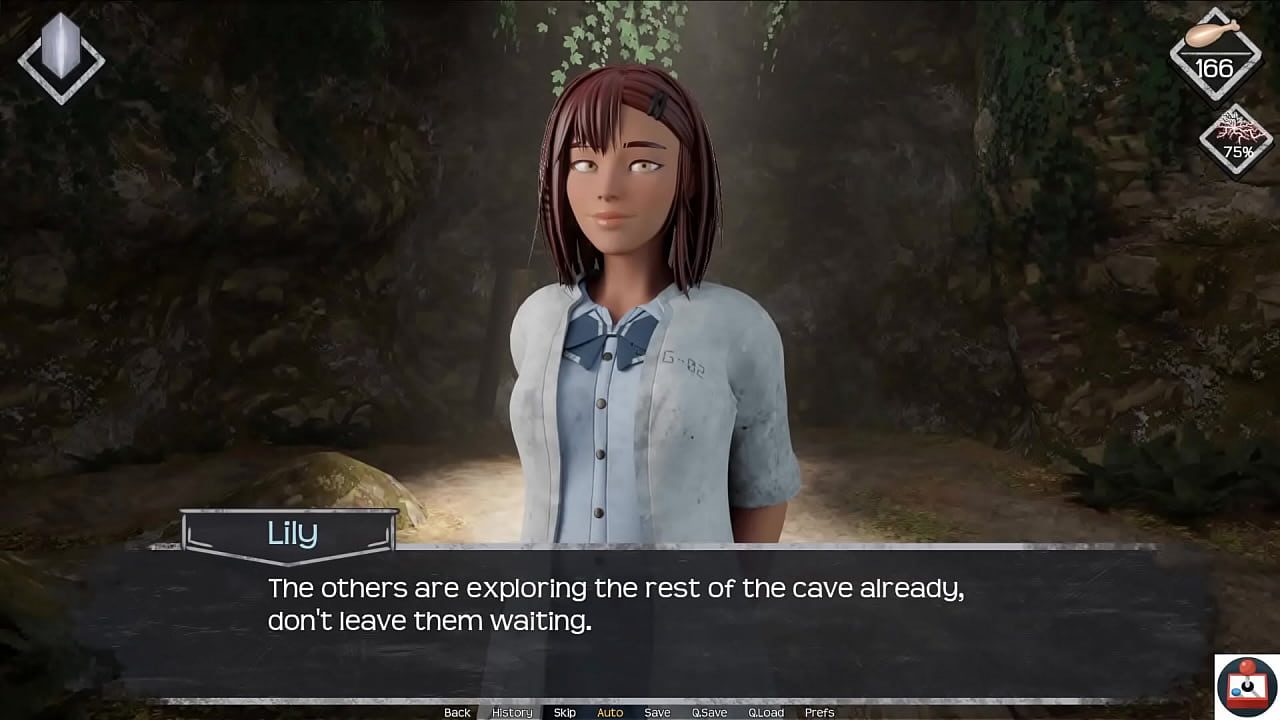Open the Save menu
This screenshot has height=720, width=1280.
pyautogui.click(x=657, y=712)
